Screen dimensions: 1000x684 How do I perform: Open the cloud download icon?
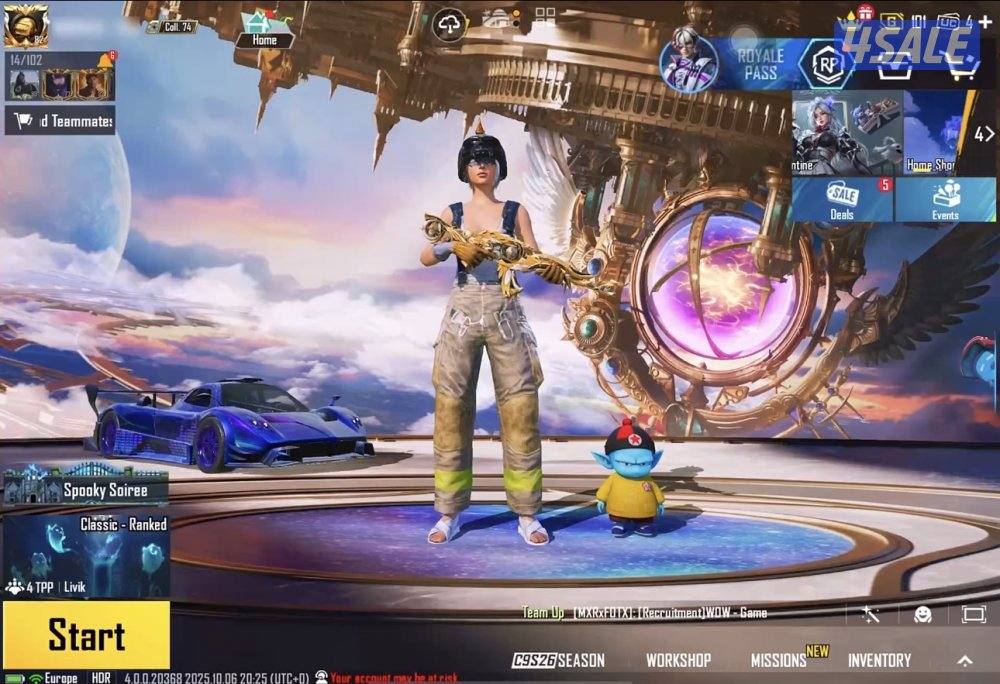pyautogui.click(x=449, y=24)
